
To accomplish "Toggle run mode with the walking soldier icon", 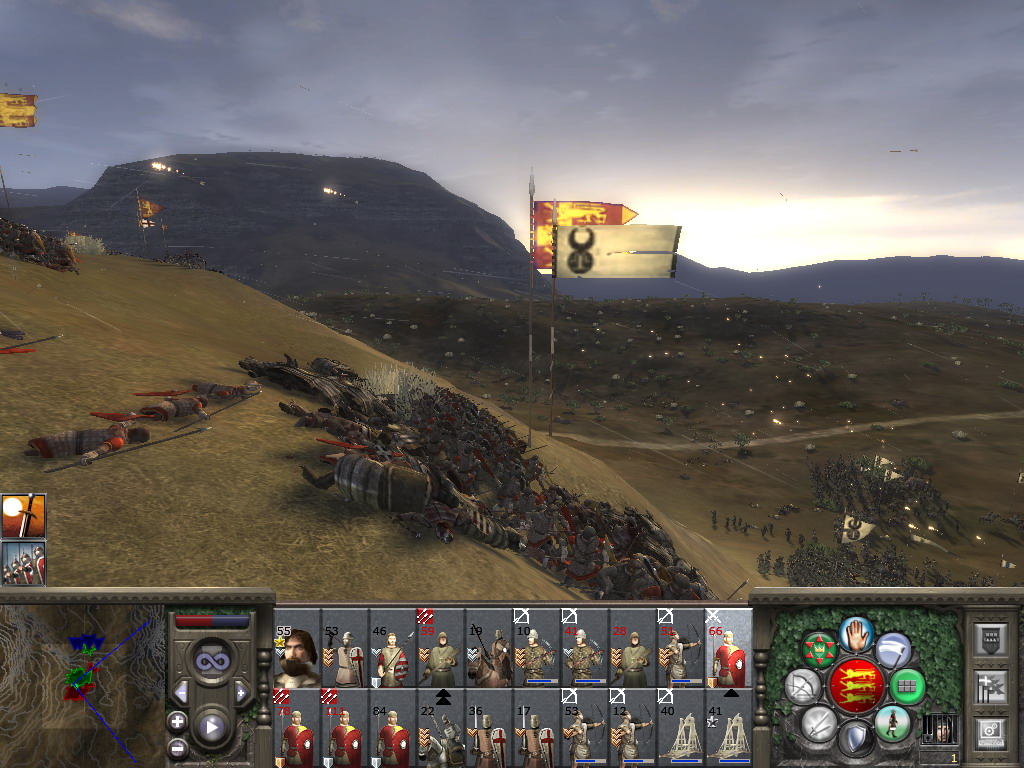I will click(x=892, y=723).
